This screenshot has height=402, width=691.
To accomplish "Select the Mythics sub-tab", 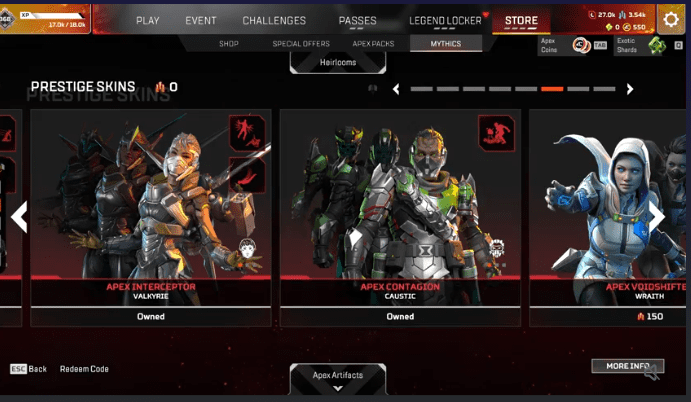I will click(446, 44).
